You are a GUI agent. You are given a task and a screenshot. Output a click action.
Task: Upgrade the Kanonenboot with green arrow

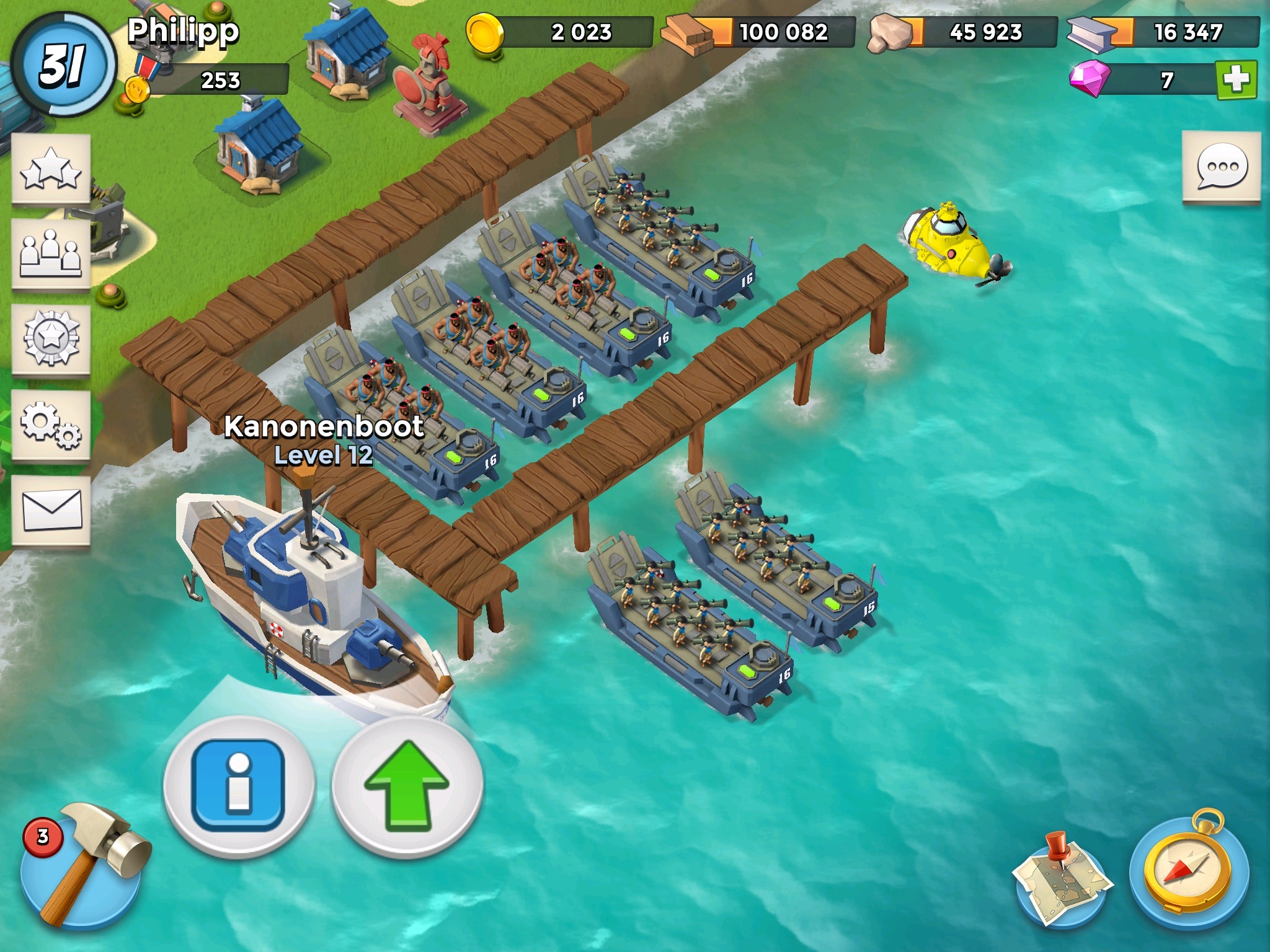(407, 785)
